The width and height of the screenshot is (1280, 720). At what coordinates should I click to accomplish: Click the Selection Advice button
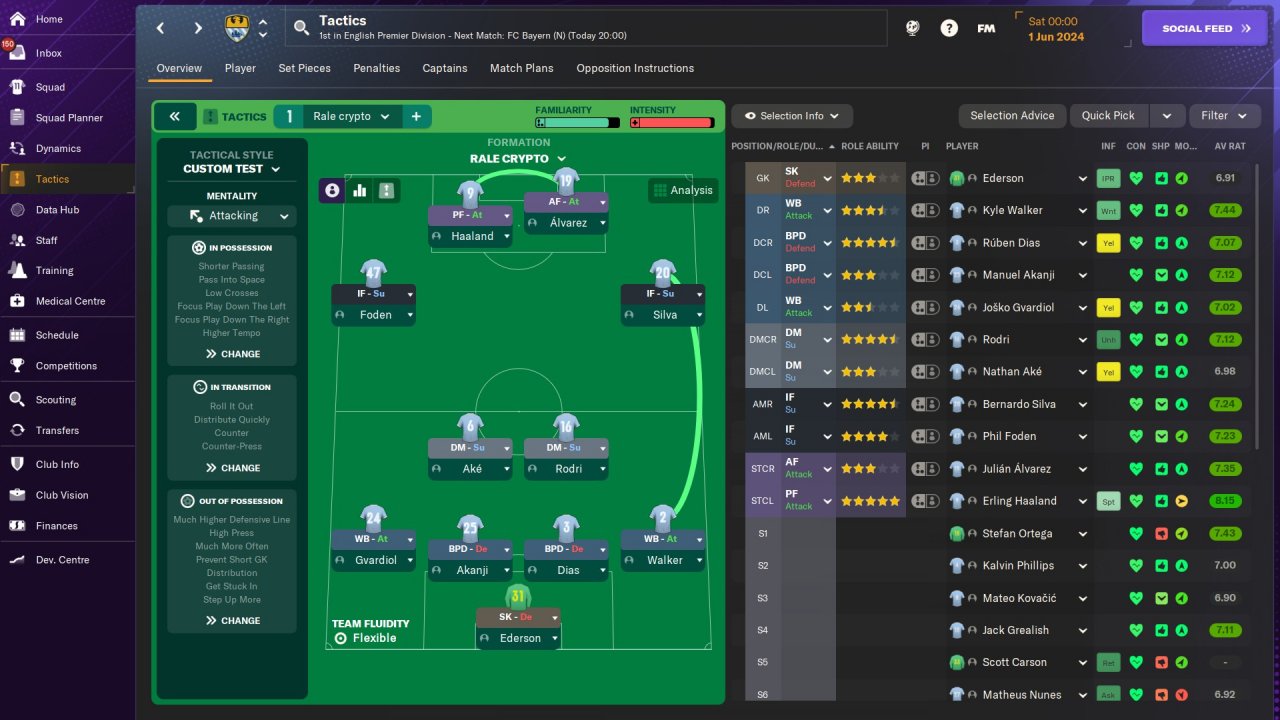pos(1012,116)
